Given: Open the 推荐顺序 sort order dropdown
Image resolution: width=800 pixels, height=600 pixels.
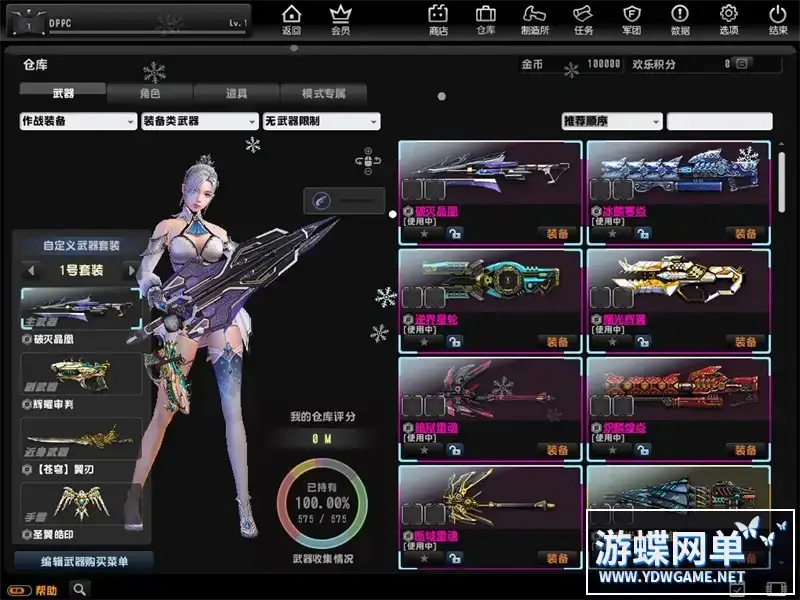Looking at the screenshot, I should coord(612,121).
